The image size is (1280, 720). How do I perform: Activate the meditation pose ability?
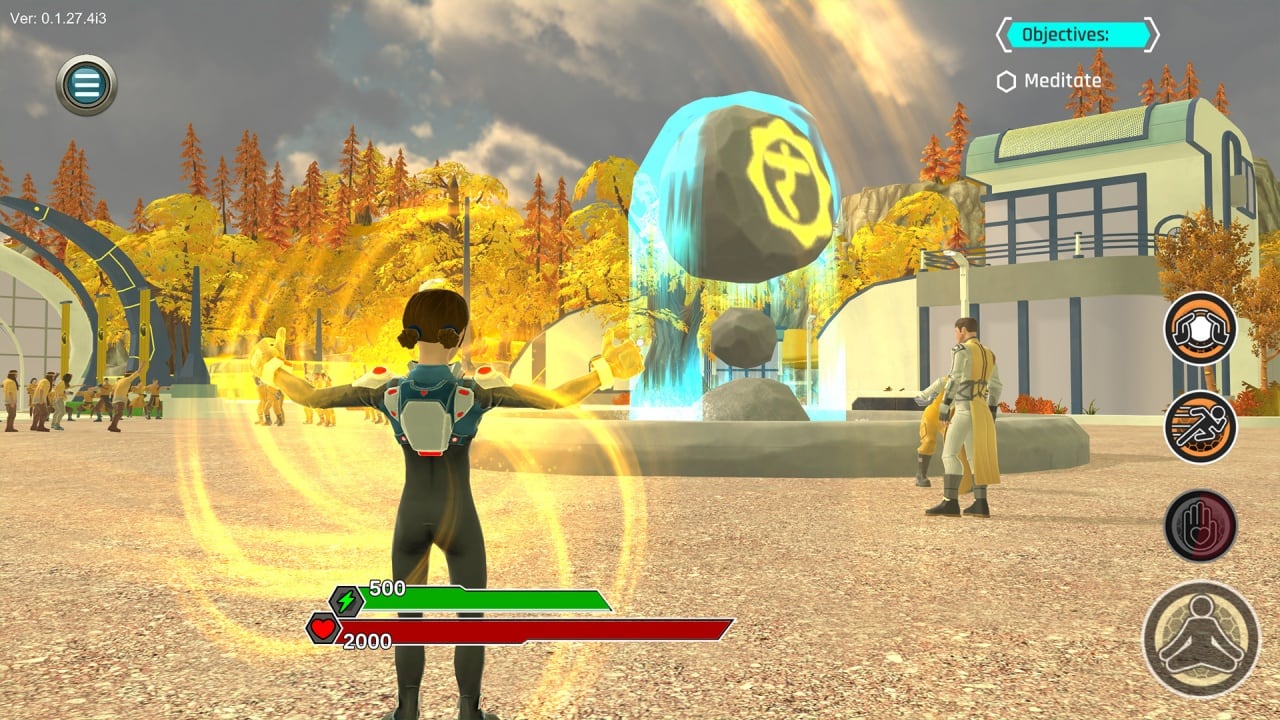[x=1200, y=638]
